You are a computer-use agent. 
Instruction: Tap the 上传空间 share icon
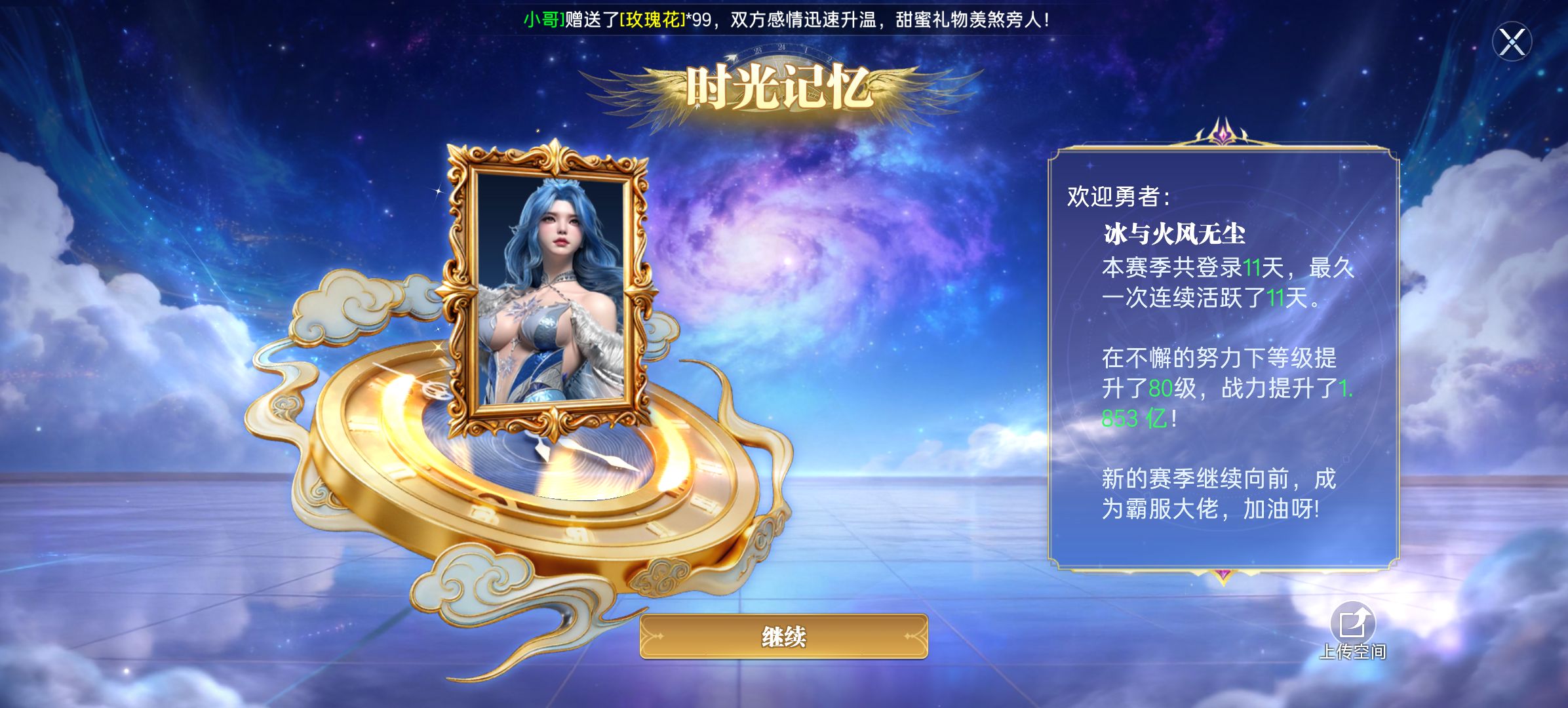[x=1352, y=624]
